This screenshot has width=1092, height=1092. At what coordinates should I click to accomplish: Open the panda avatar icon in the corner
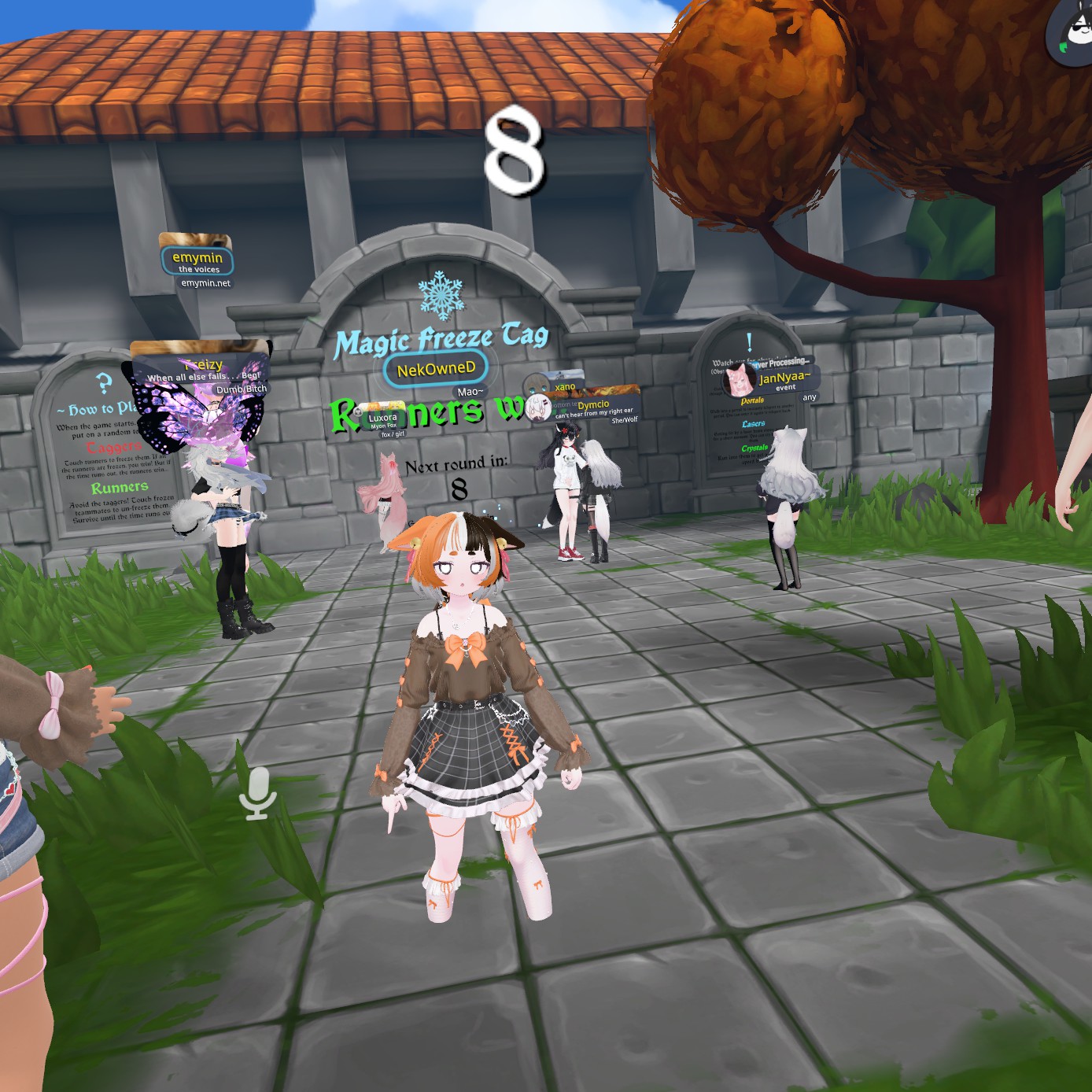click(1073, 31)
